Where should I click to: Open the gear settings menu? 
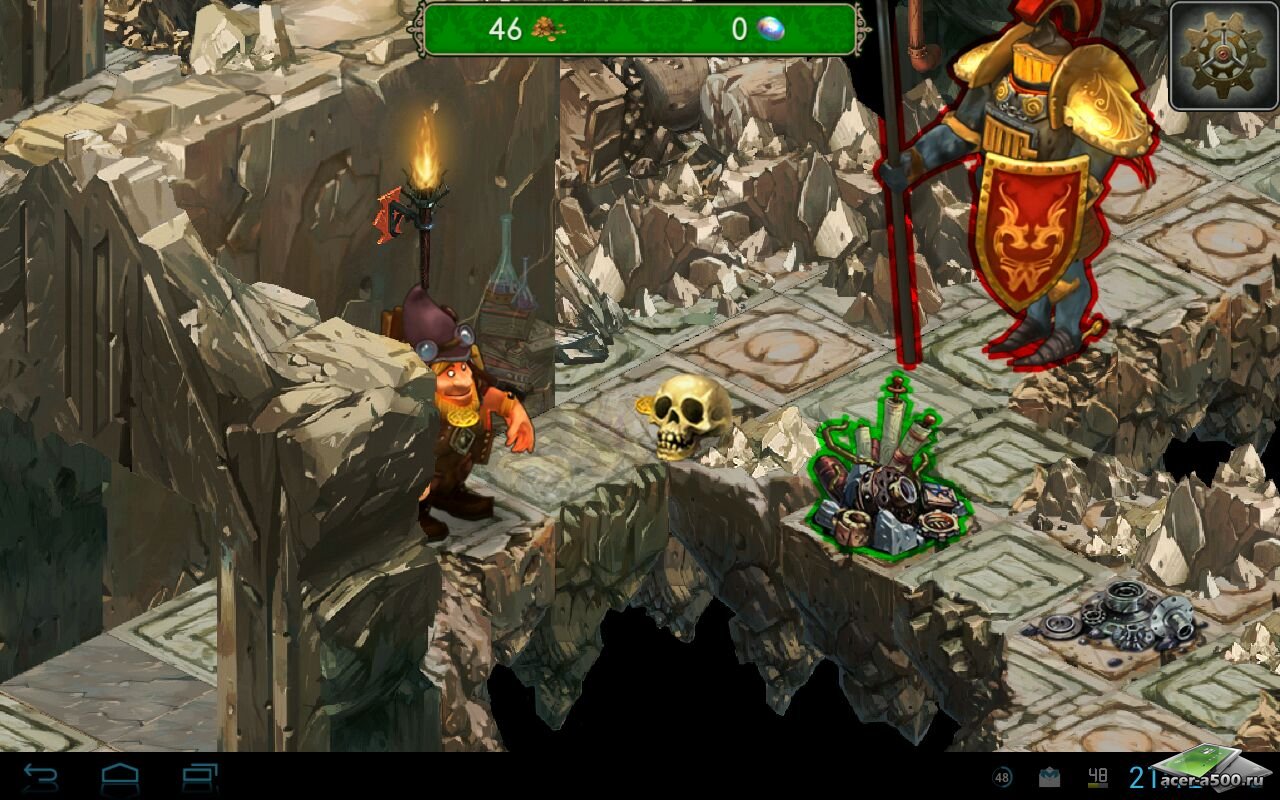pyautogui.click(x=1223, y=55)
